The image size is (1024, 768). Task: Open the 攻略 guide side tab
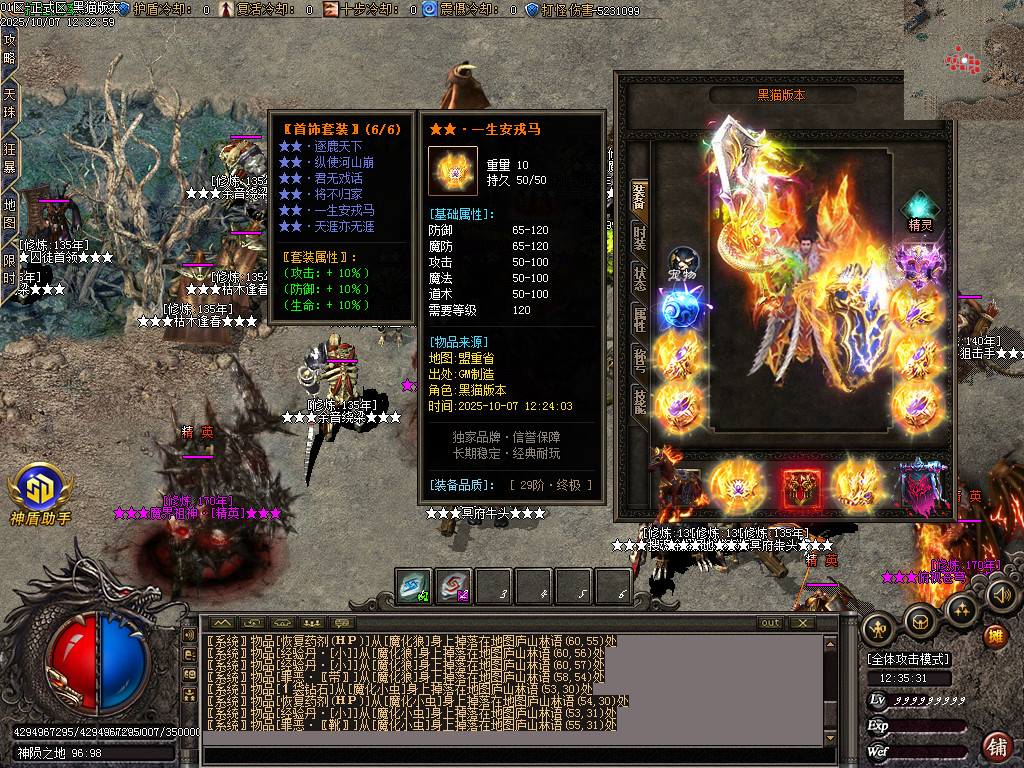[10, 50]
